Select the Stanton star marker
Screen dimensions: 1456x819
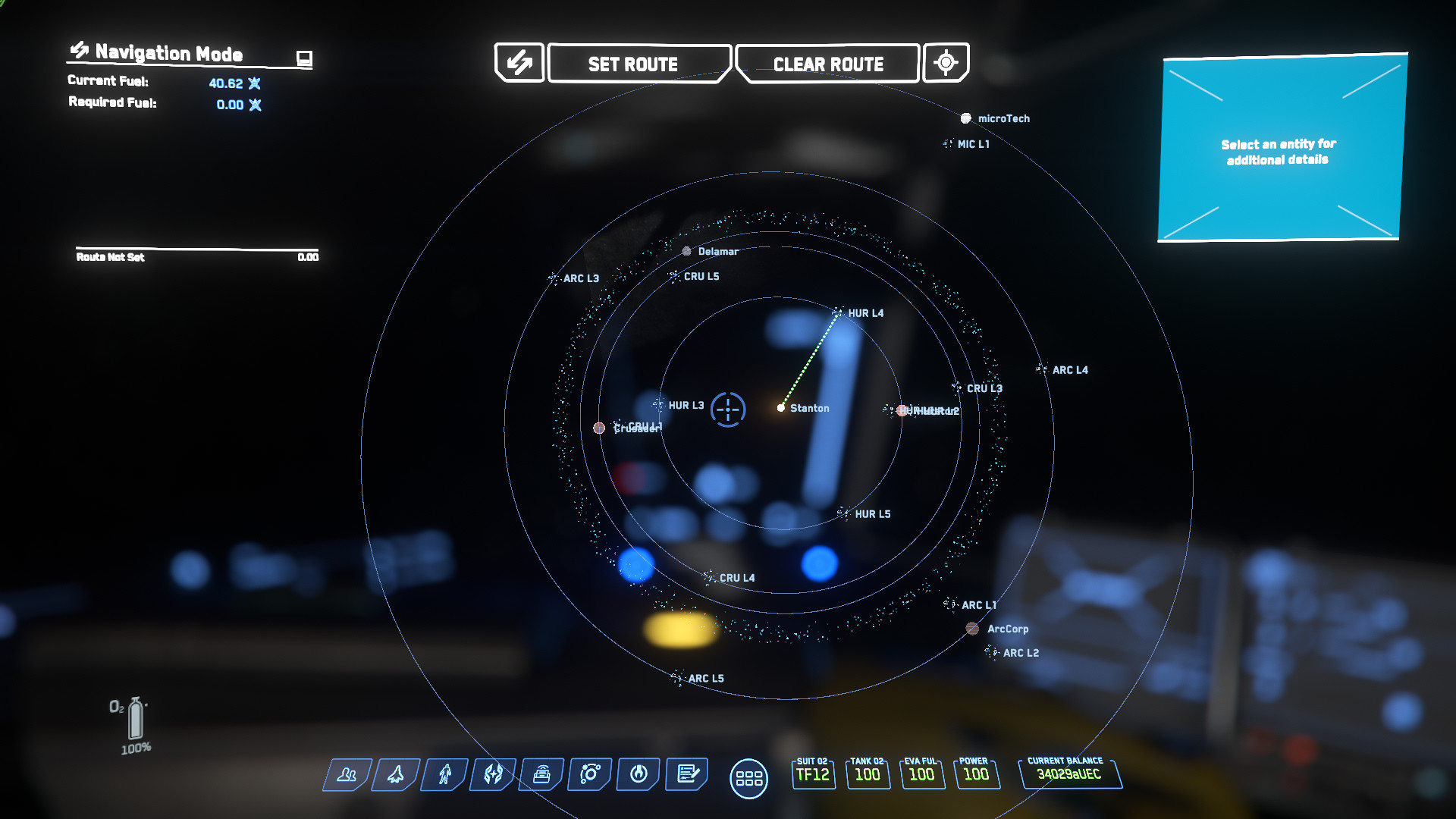(781, 408)
